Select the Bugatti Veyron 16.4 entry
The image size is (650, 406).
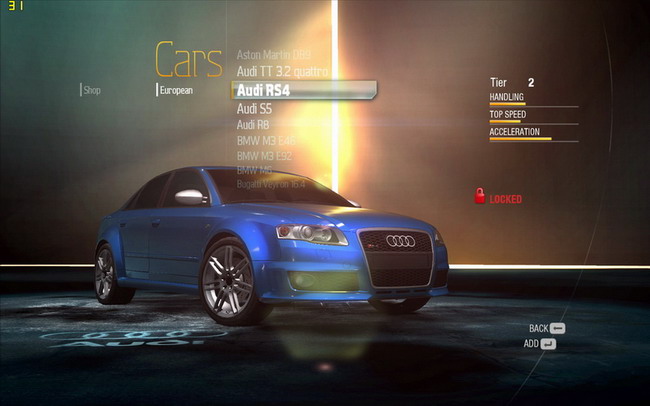[x=271, y=184]
